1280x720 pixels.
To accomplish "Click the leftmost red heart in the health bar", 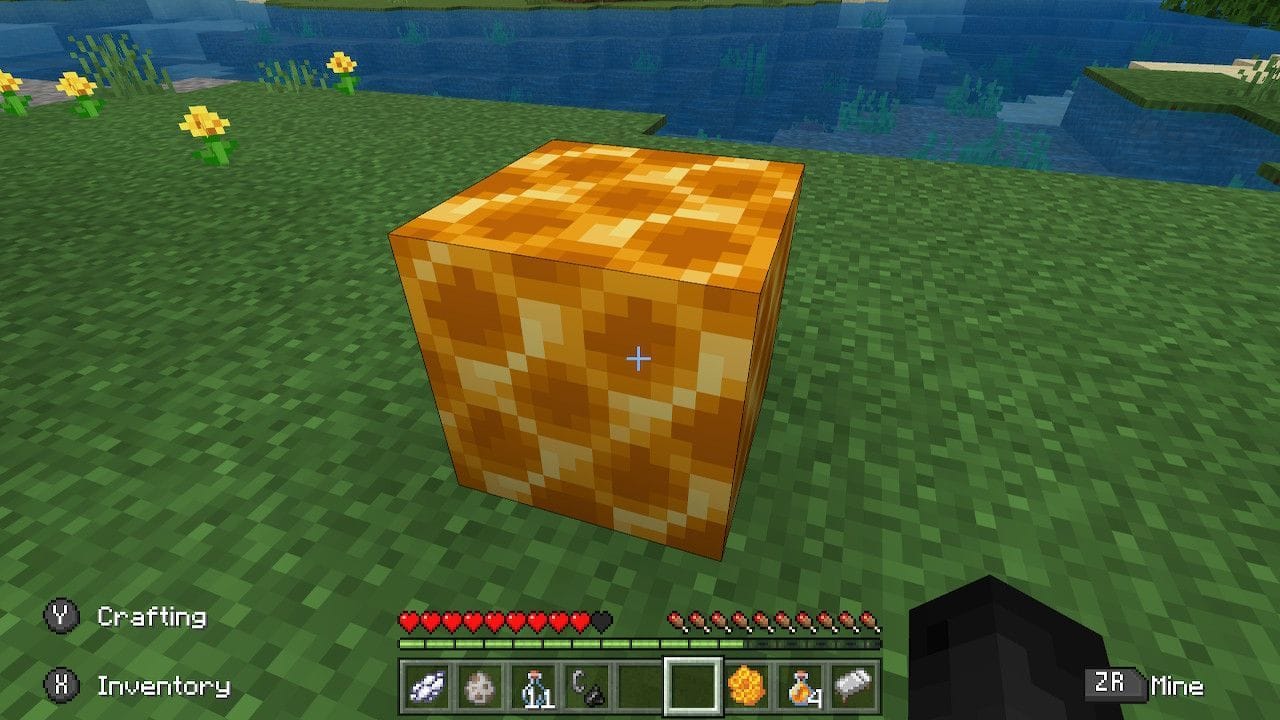I will pos(408,620).
